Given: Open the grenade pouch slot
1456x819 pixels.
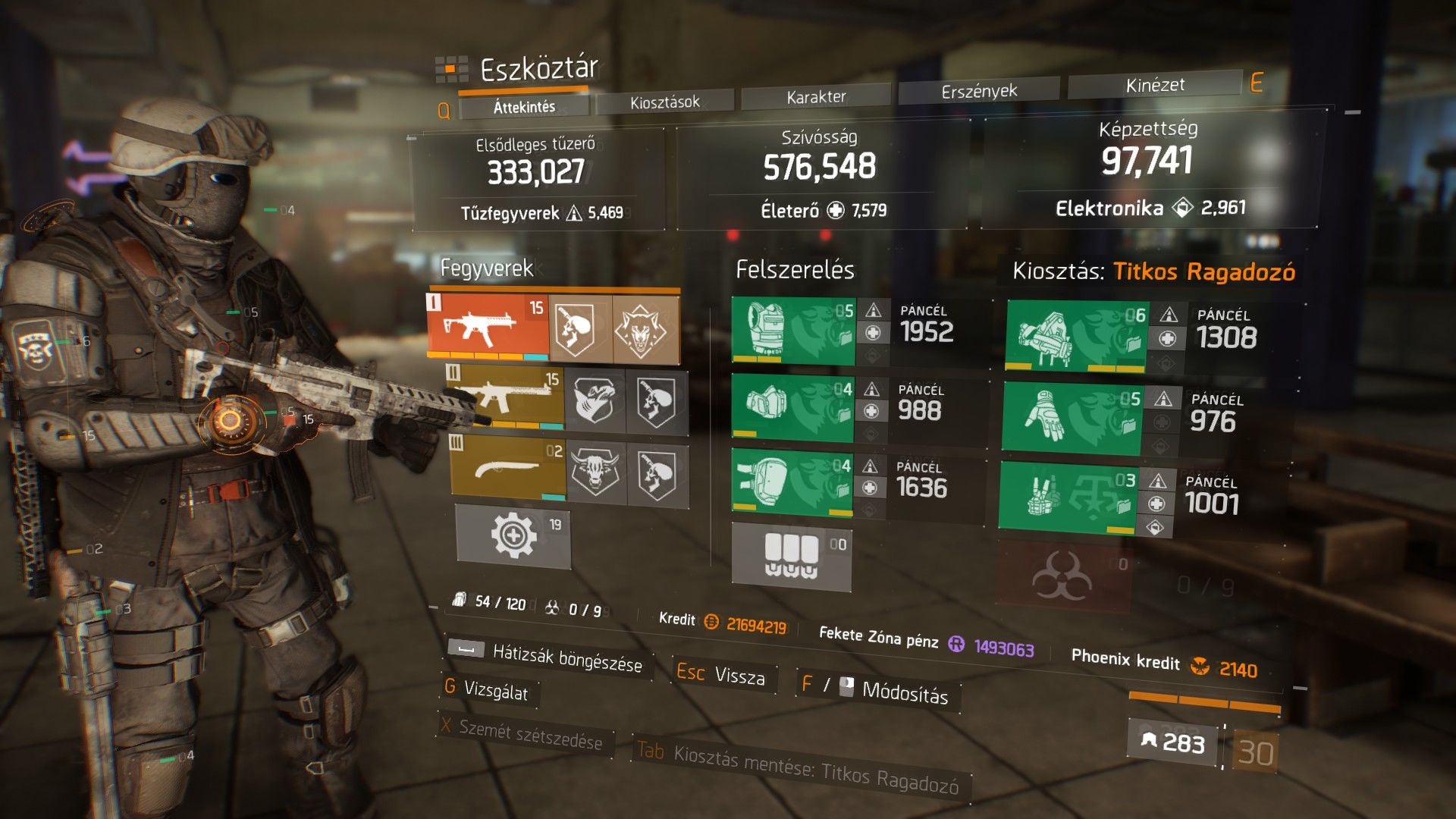Looking at the screenshot, I should click(x=791, y=556).
